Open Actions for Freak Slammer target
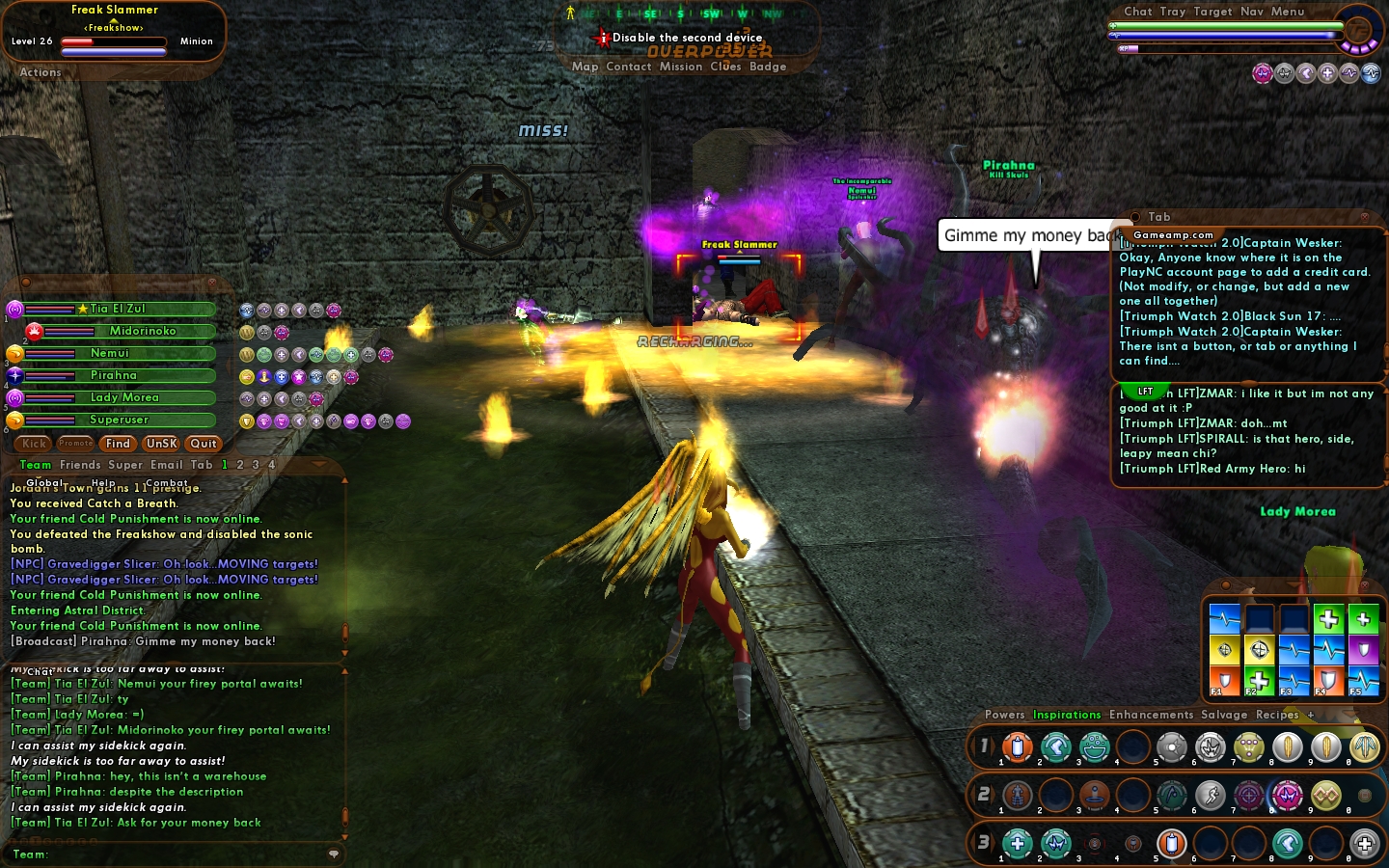The width and height of the screenshot is (1389, 868). pyautogui.click(x=41, y=72)
